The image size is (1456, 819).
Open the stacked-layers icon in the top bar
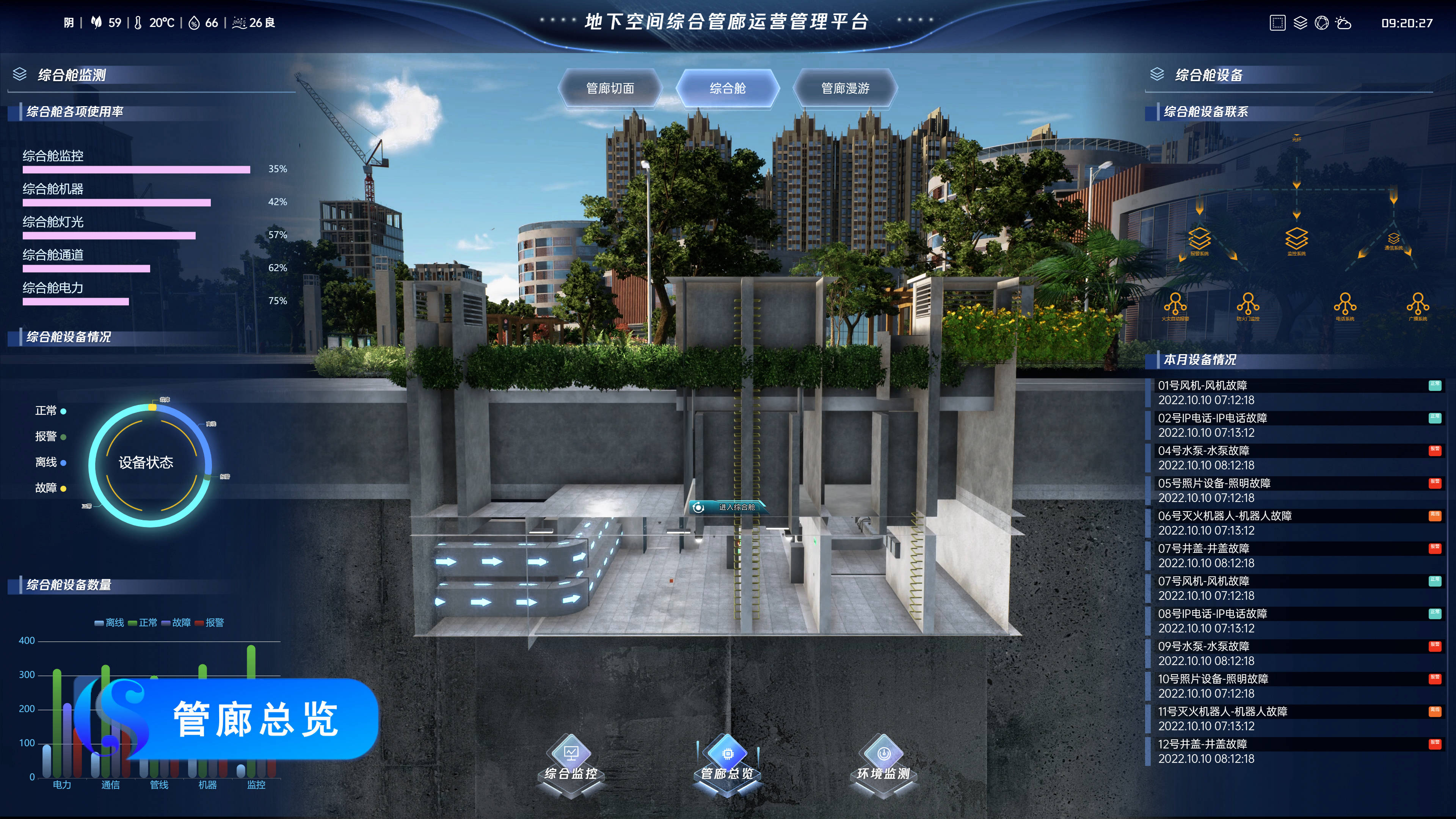click(1300, 23)
